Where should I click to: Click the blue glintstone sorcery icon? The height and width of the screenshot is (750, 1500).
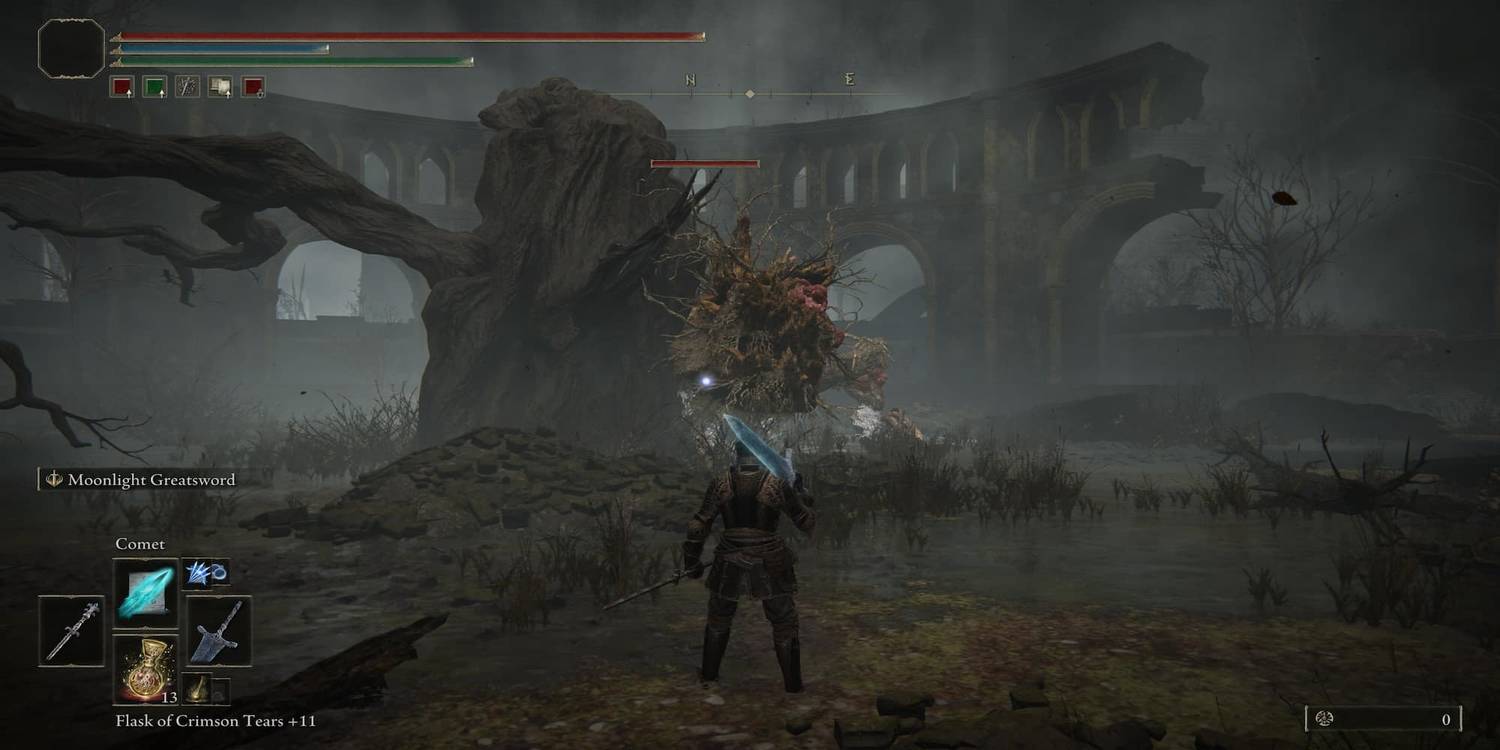coord(207,572)
